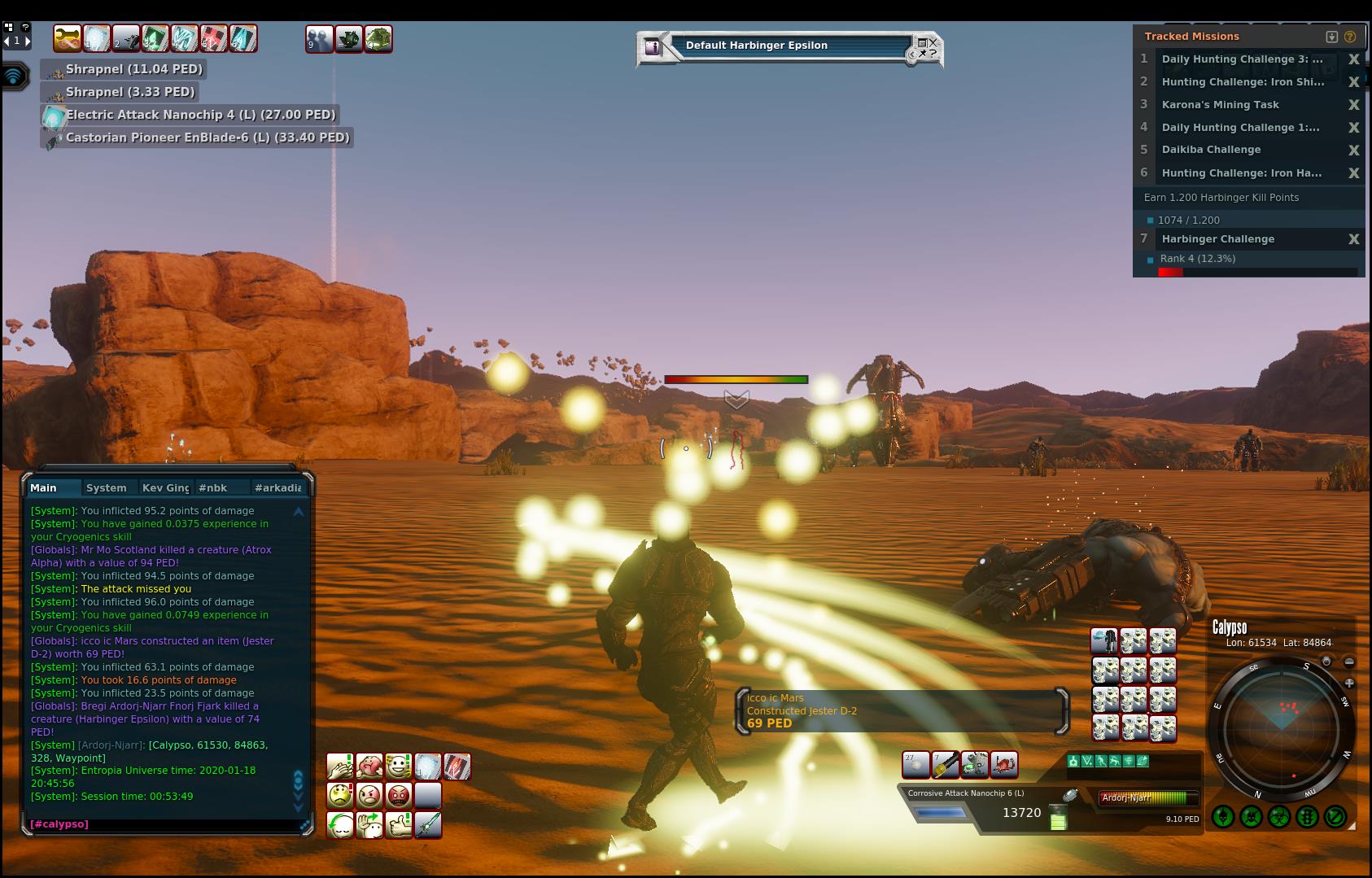Select the angry red face emote
1372x878 pixels.
click(399, 795)
